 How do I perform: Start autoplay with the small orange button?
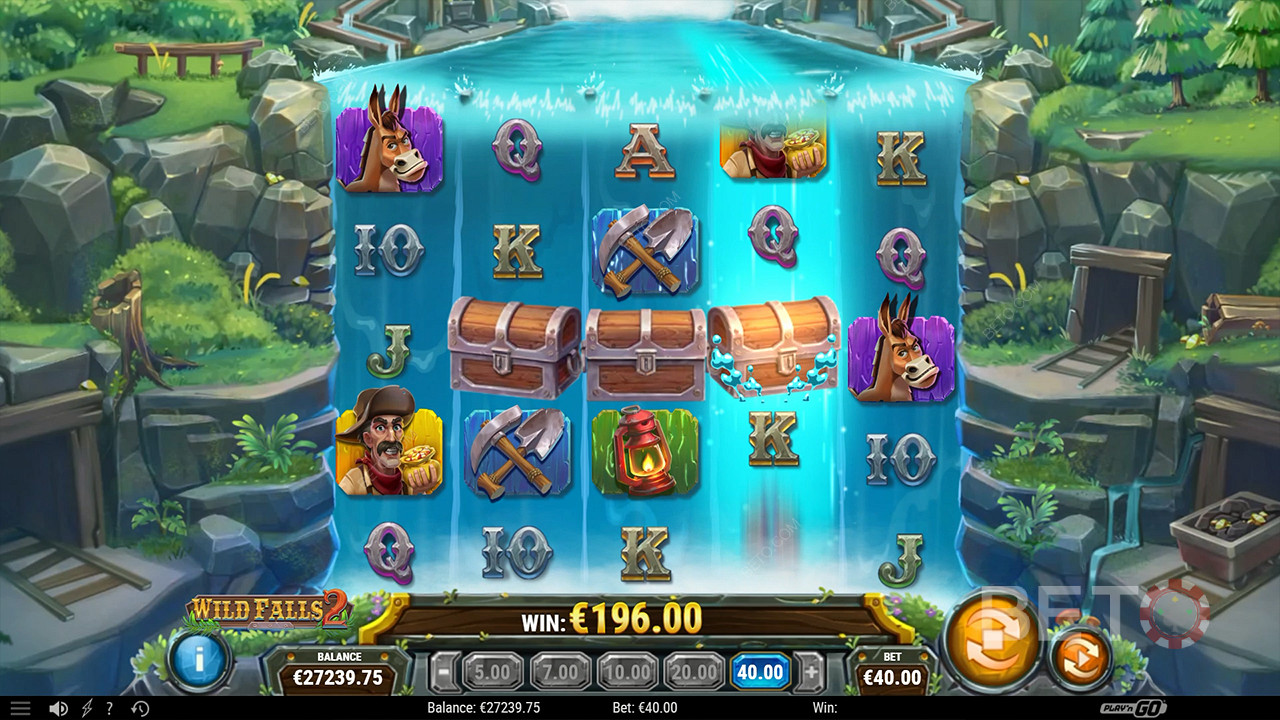(x=1080, y=659)
